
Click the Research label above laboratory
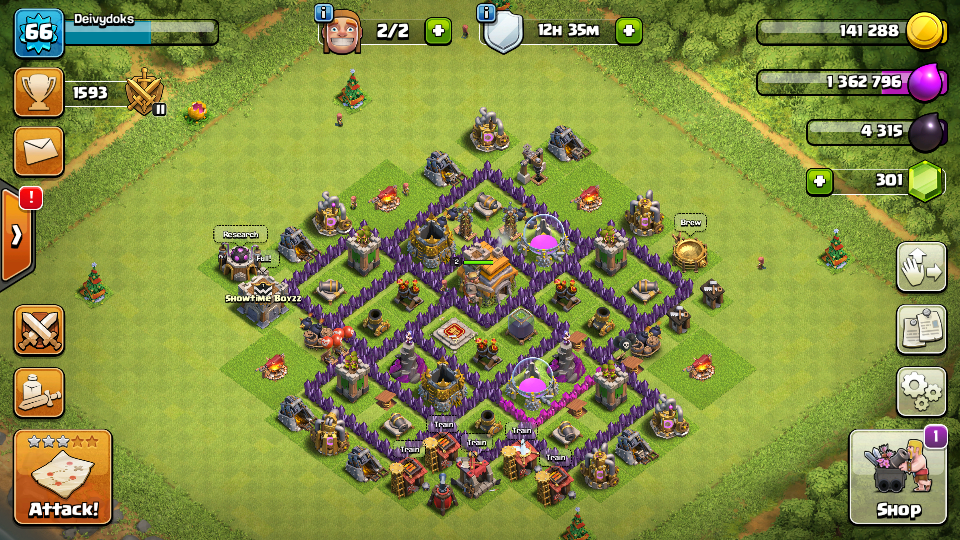click(x=240, y=234)
